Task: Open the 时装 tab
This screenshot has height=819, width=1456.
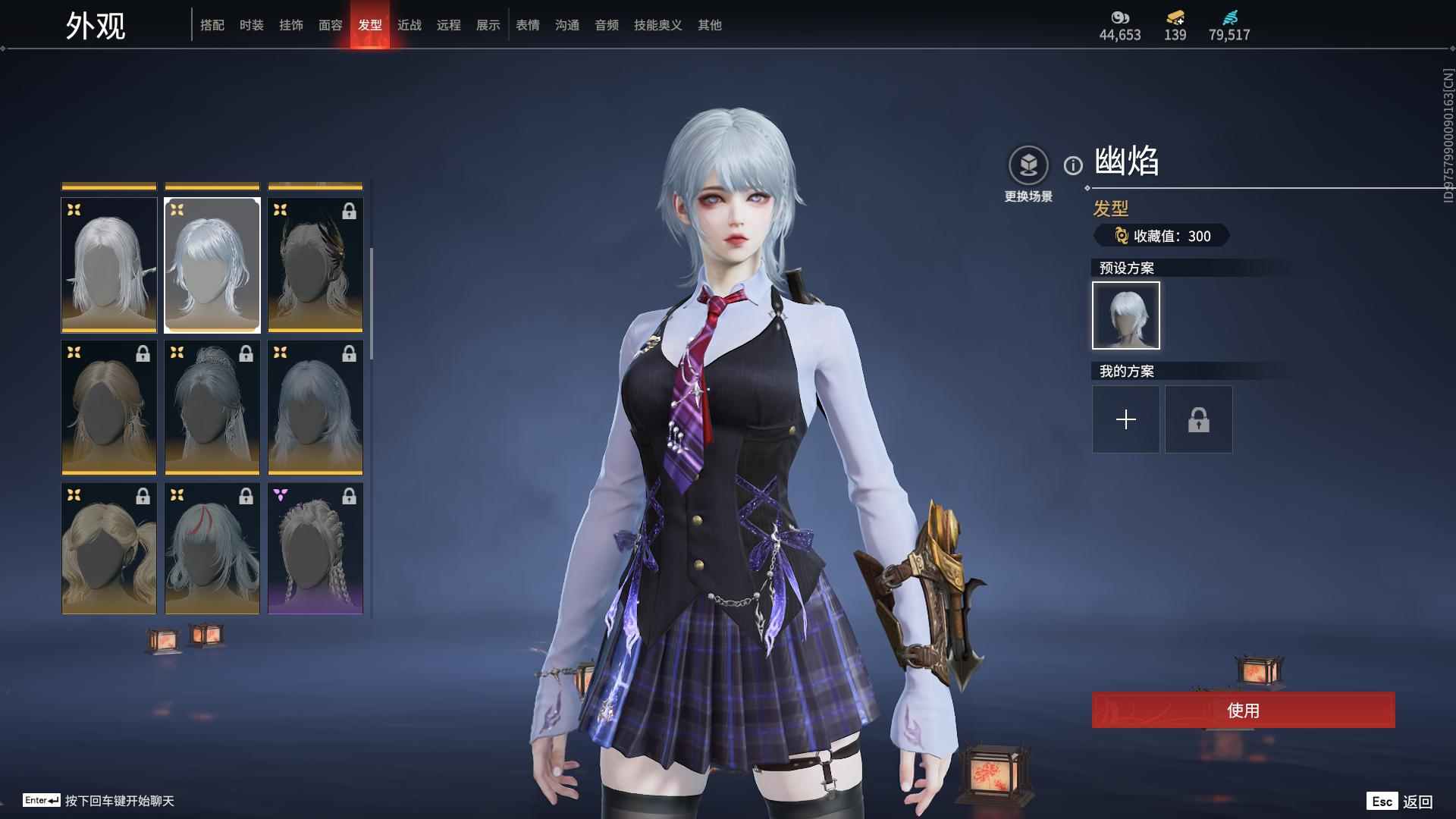Action: point(252,25)
